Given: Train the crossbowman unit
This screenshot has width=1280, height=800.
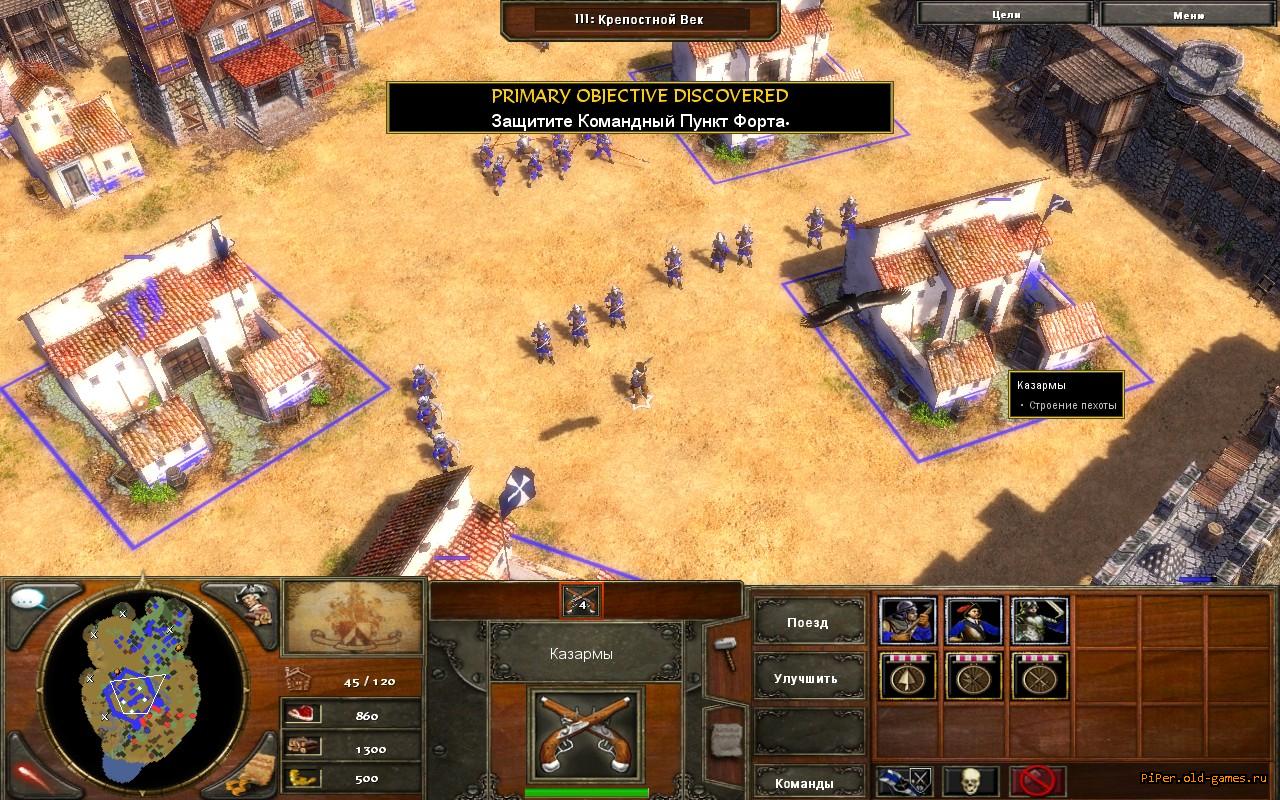Looking at the screenshot, I should point(908,621).
